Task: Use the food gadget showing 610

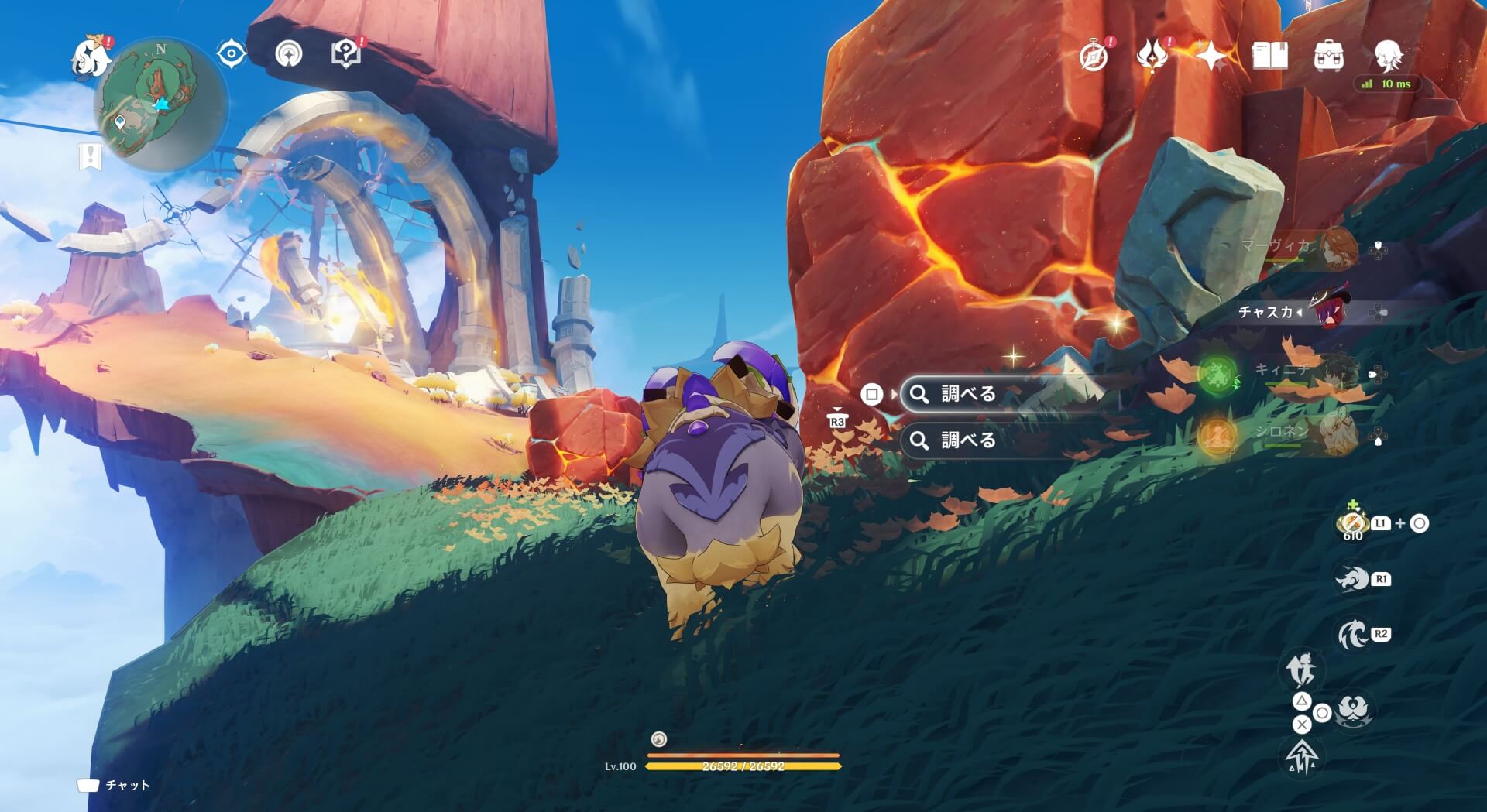Action: [x=1352, y=524]
